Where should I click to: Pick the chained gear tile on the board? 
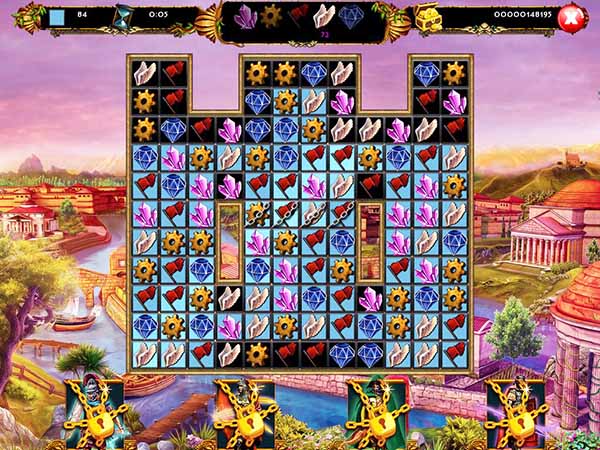click(258, 214)
